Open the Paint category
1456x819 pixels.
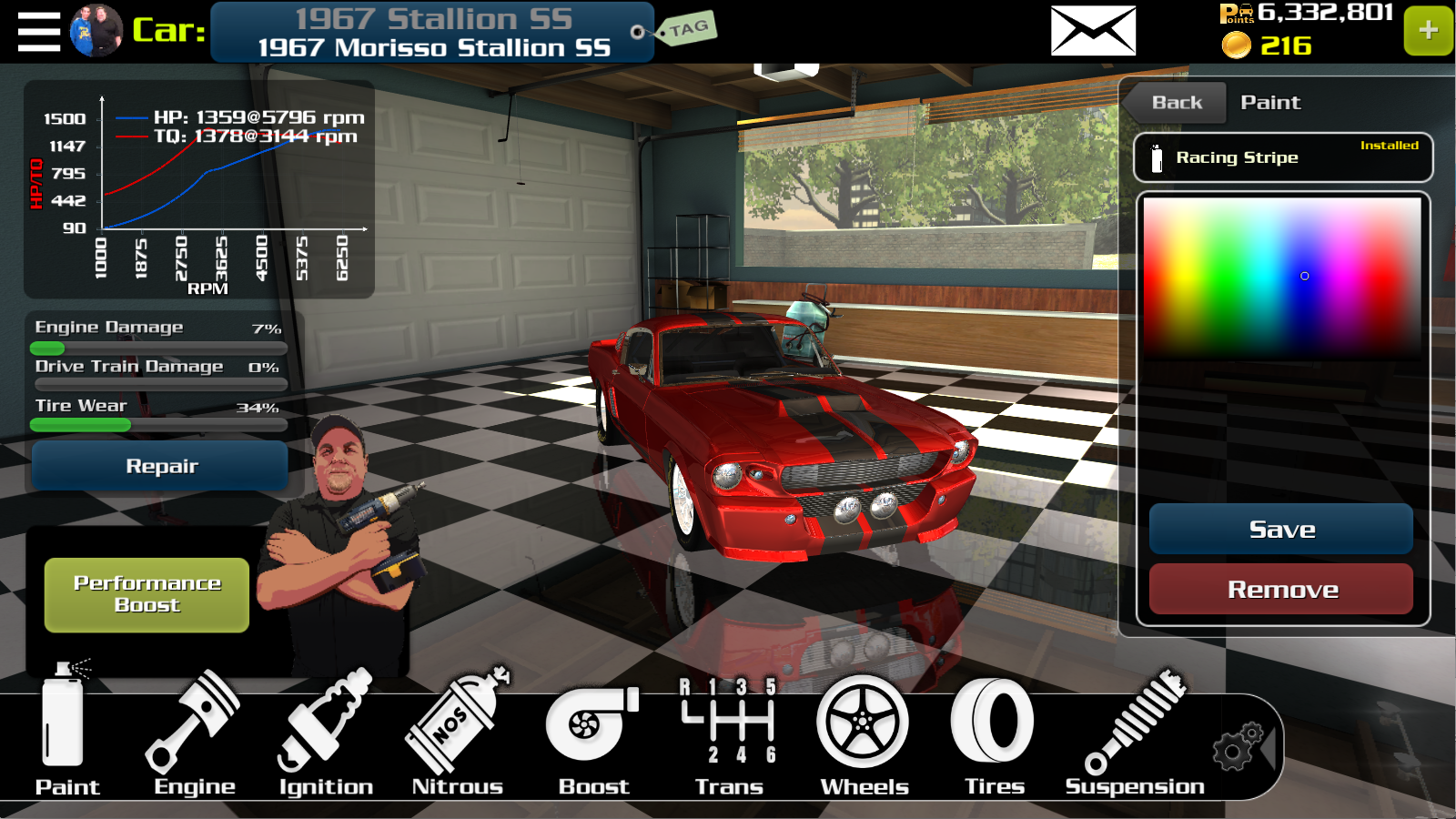point(66,733)
